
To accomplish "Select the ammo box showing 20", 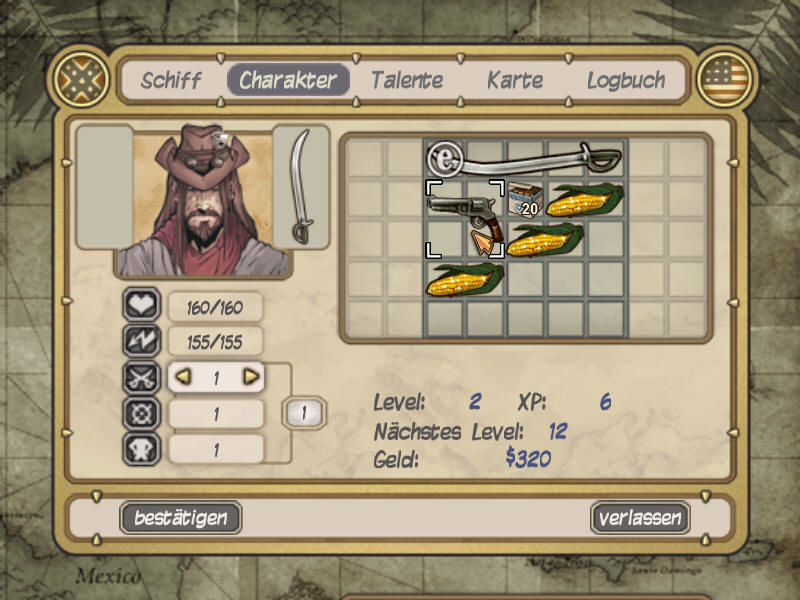I will 524,201.
